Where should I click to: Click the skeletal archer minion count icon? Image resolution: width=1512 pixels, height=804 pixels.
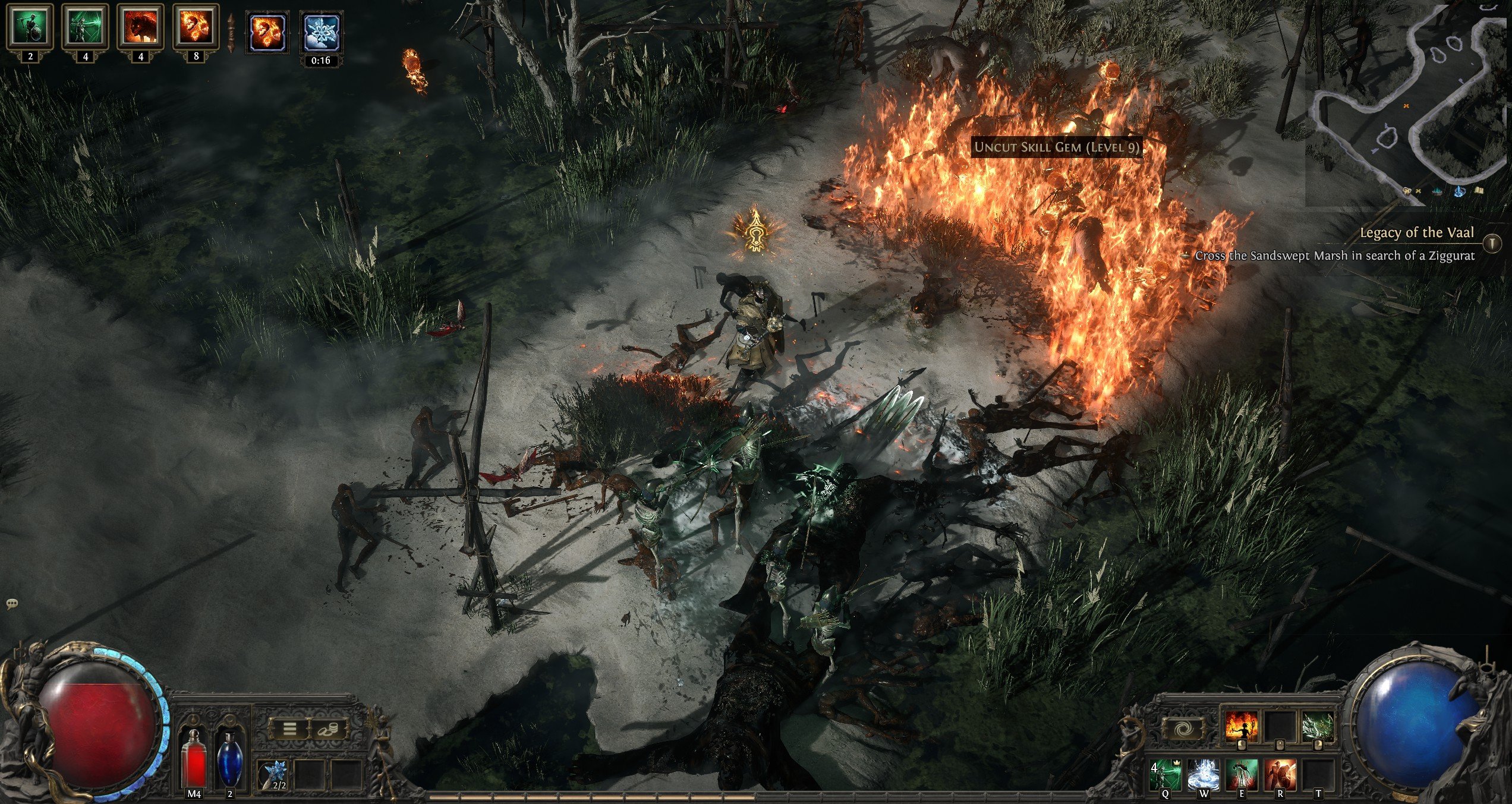click(86, 26)
